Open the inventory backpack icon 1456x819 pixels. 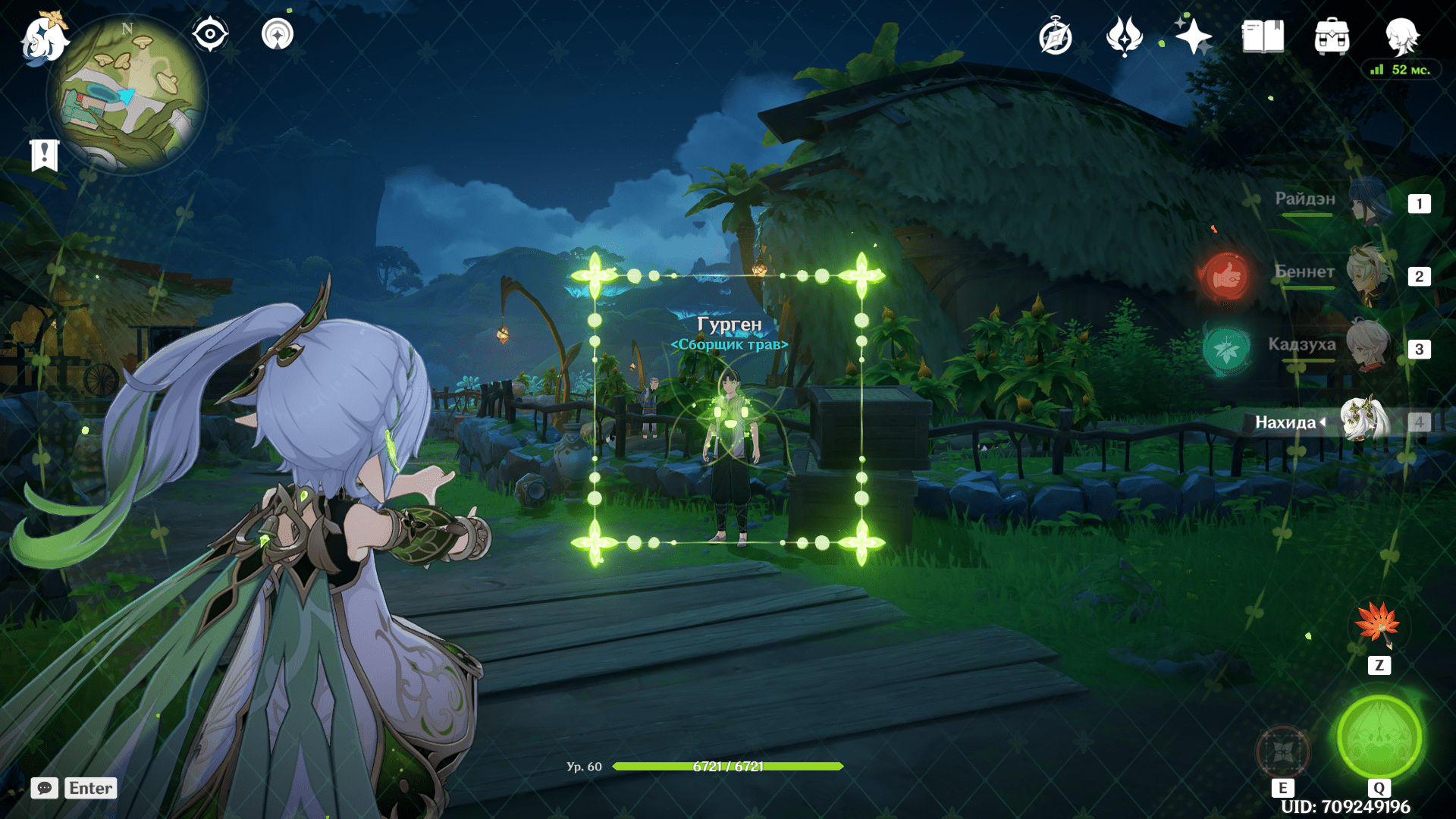tap(1332, 36)
